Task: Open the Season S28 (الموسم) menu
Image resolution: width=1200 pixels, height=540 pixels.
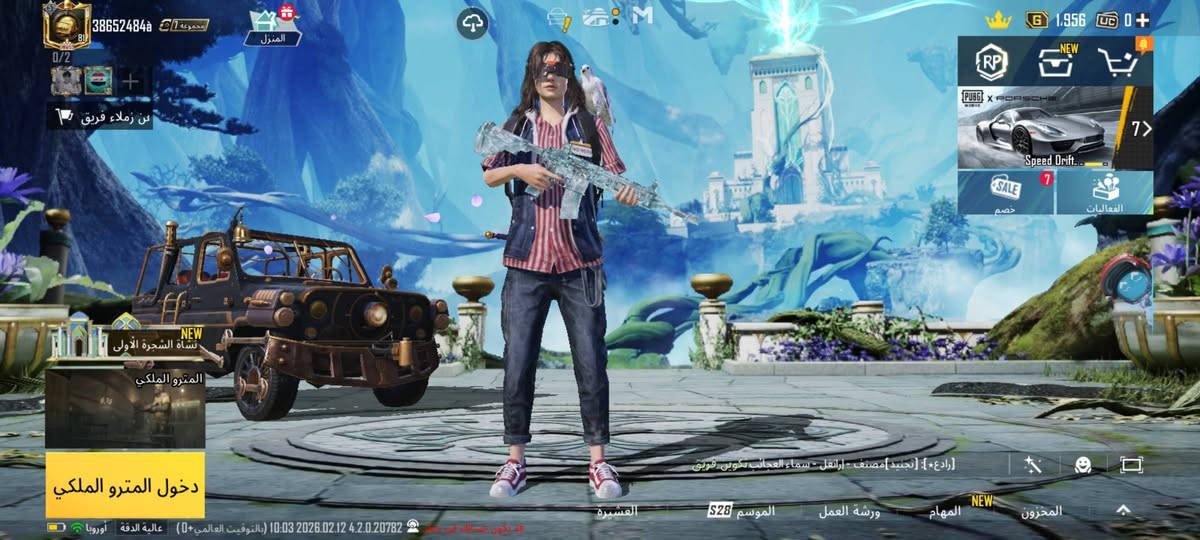Action: 741,511
